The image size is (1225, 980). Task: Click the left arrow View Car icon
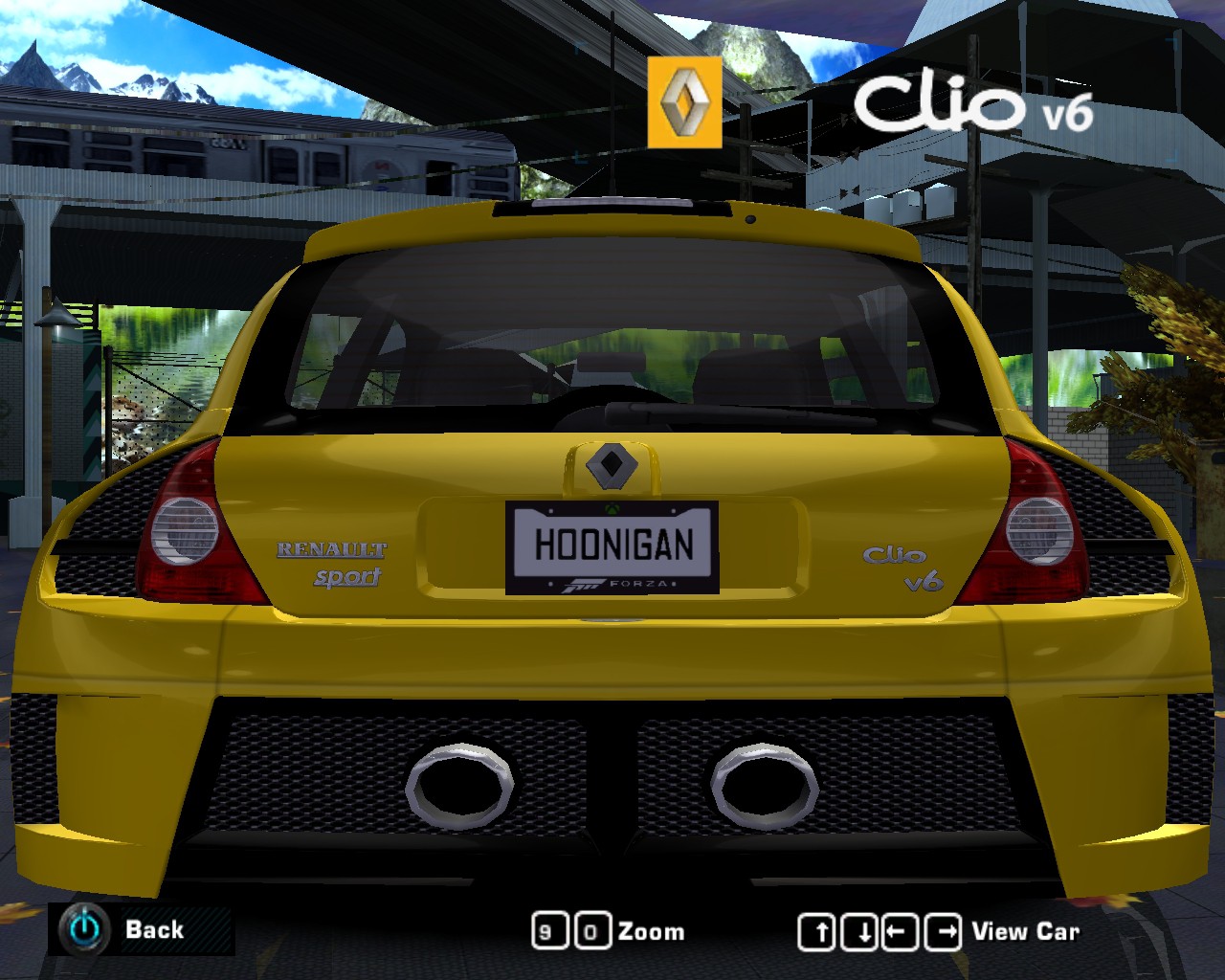900,930
